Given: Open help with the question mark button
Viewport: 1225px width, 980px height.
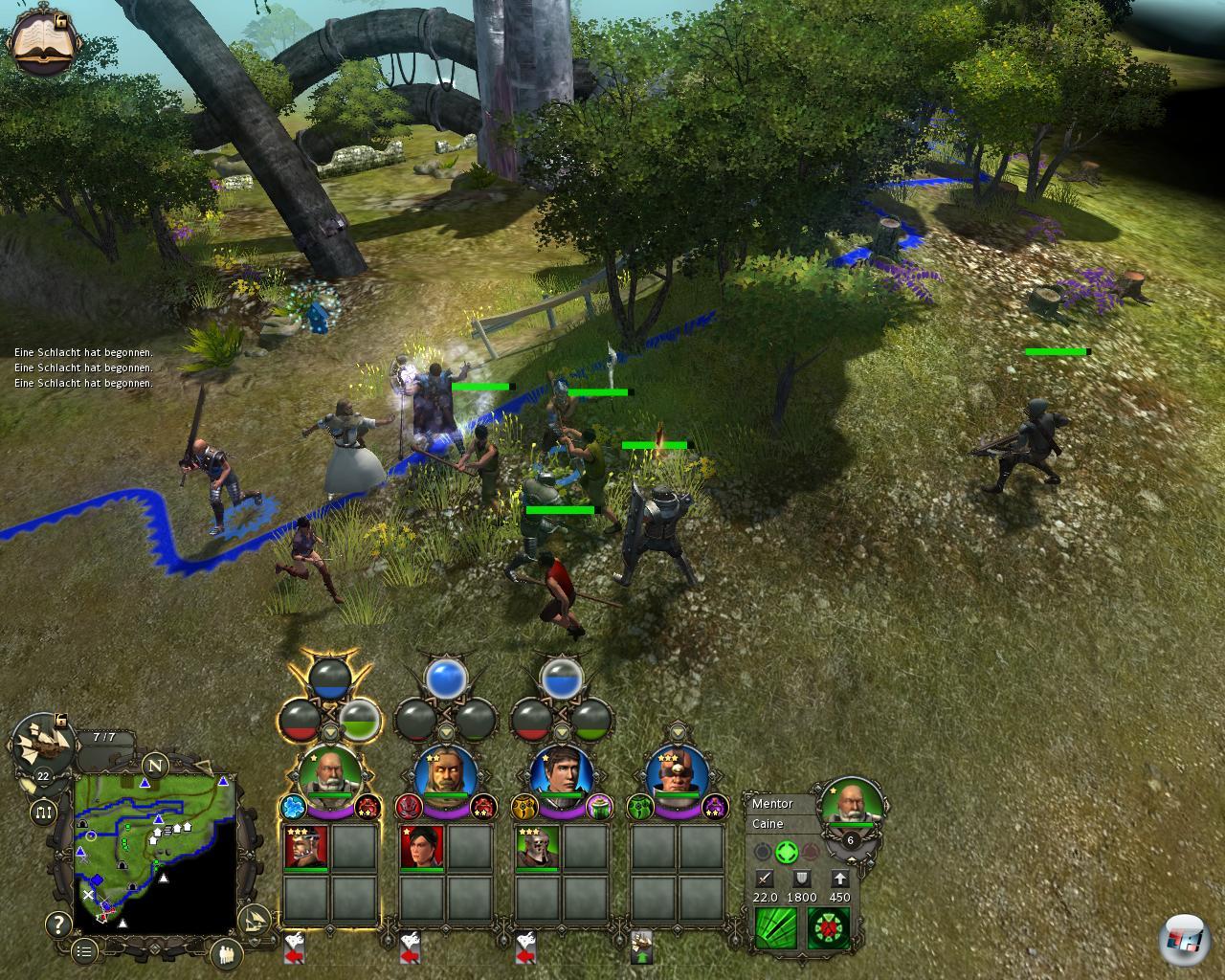Looking at the screenshot, I should point(58,924).
